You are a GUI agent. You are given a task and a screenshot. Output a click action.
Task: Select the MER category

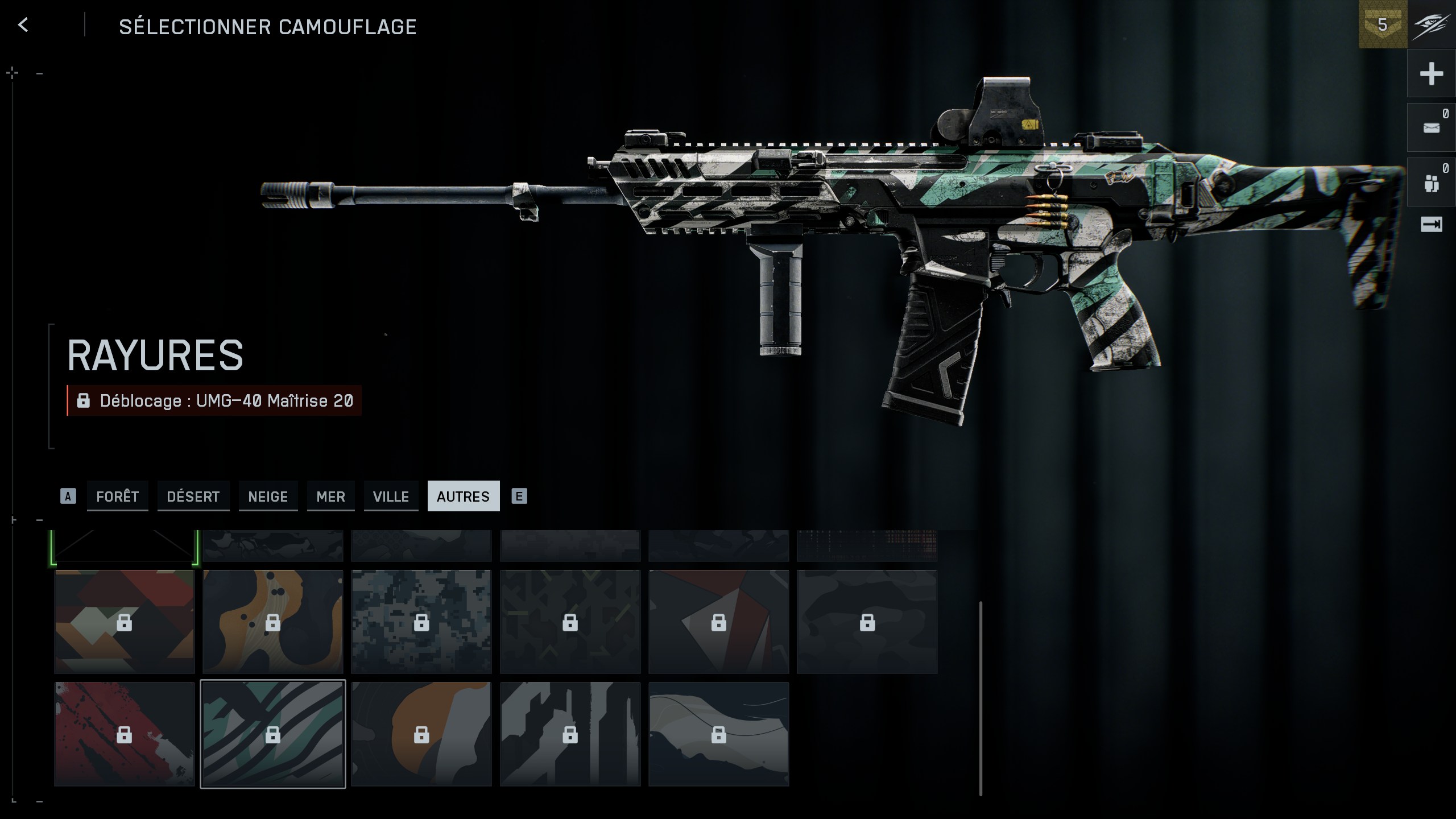tap(330, 496)
